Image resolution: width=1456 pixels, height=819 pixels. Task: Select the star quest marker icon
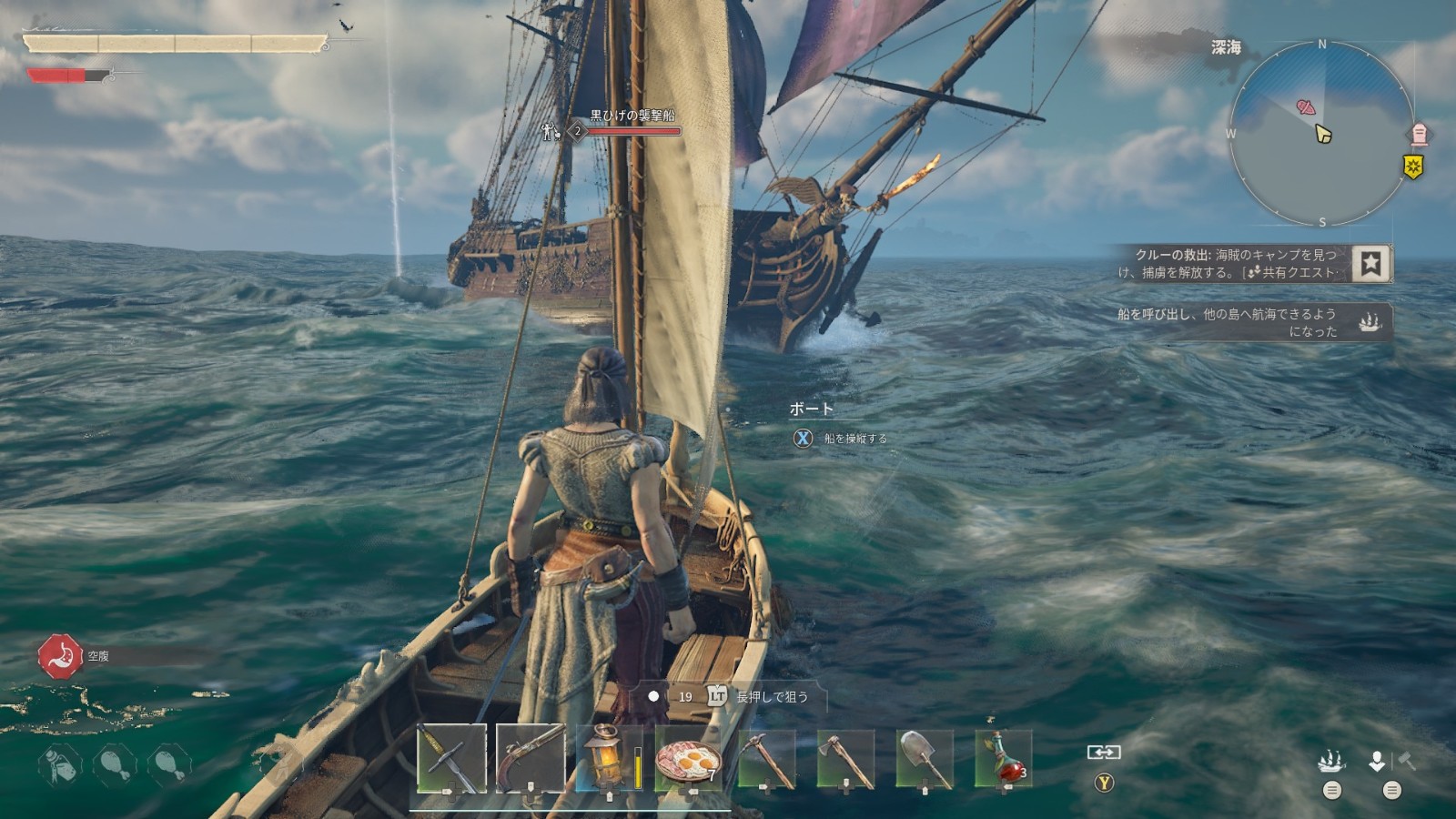[1370, 263]
